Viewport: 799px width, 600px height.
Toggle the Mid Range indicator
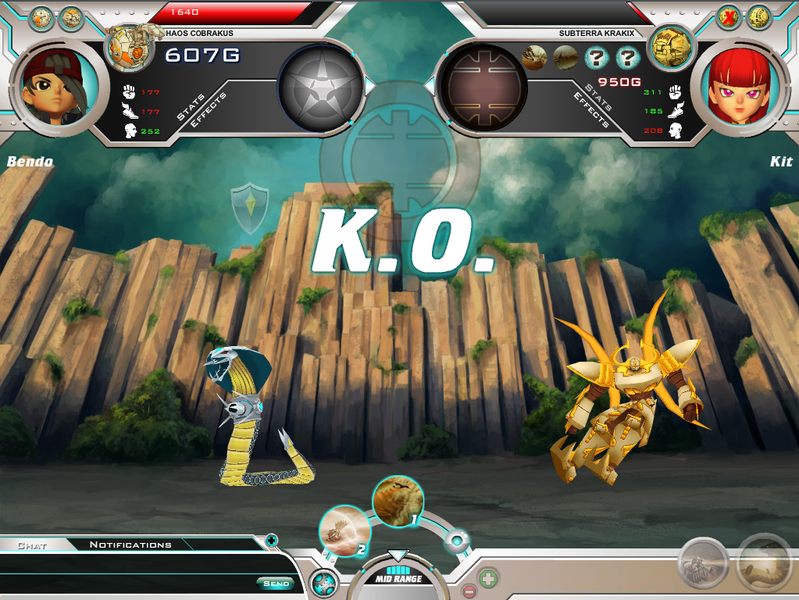(x=398, y=577)
